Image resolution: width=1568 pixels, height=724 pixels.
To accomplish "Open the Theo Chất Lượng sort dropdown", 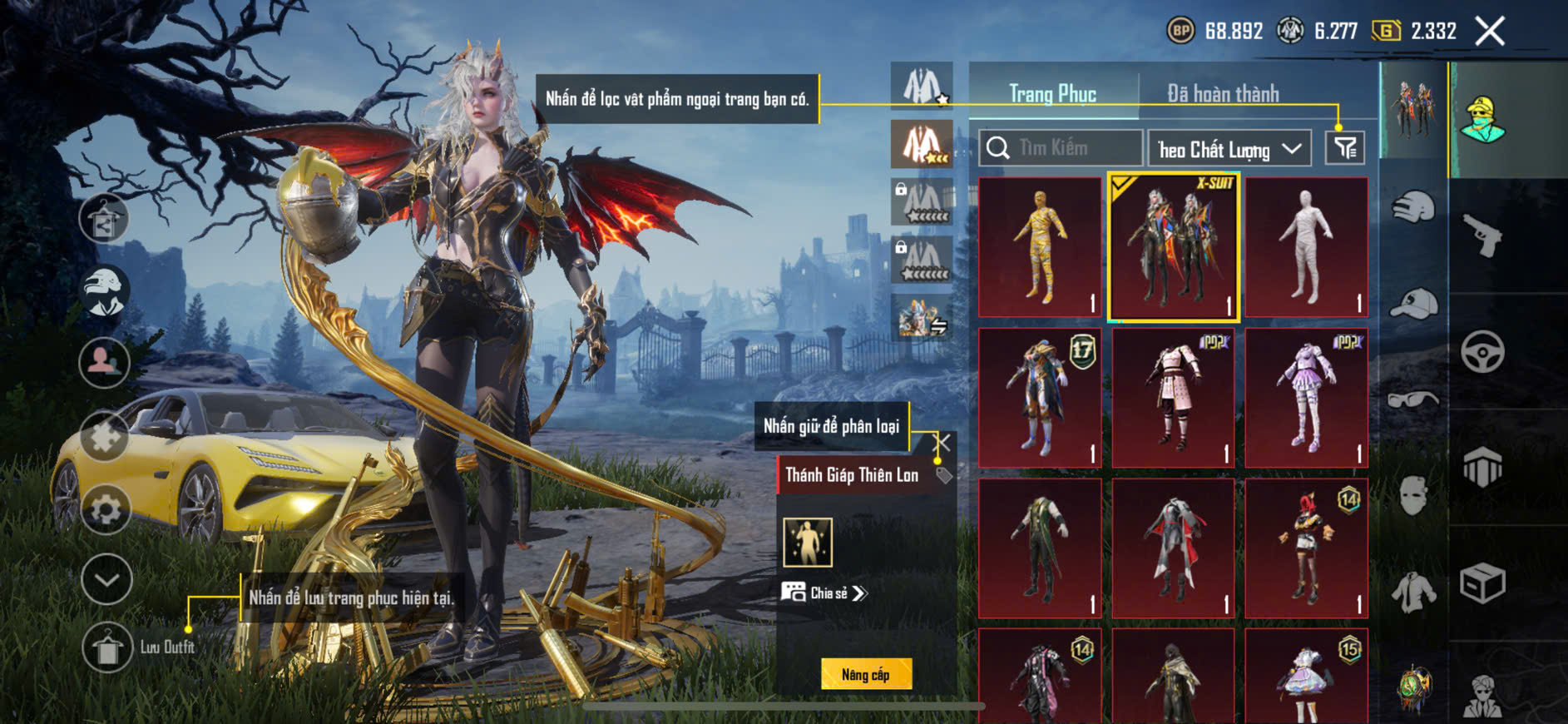I will 1229,149.
